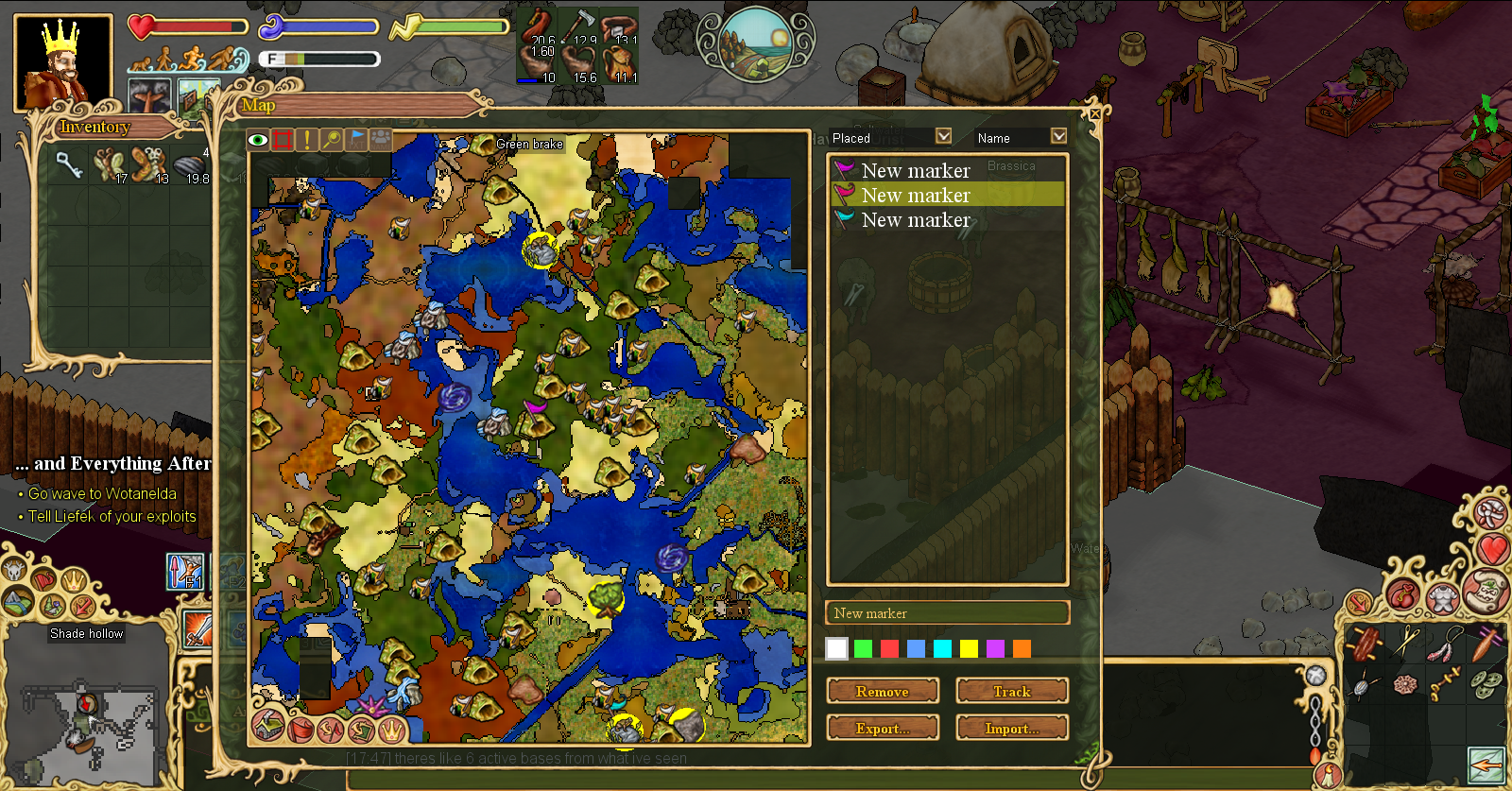Click the Export button below Remove
The image size is (1512, 791).
(x=883, y=728)
